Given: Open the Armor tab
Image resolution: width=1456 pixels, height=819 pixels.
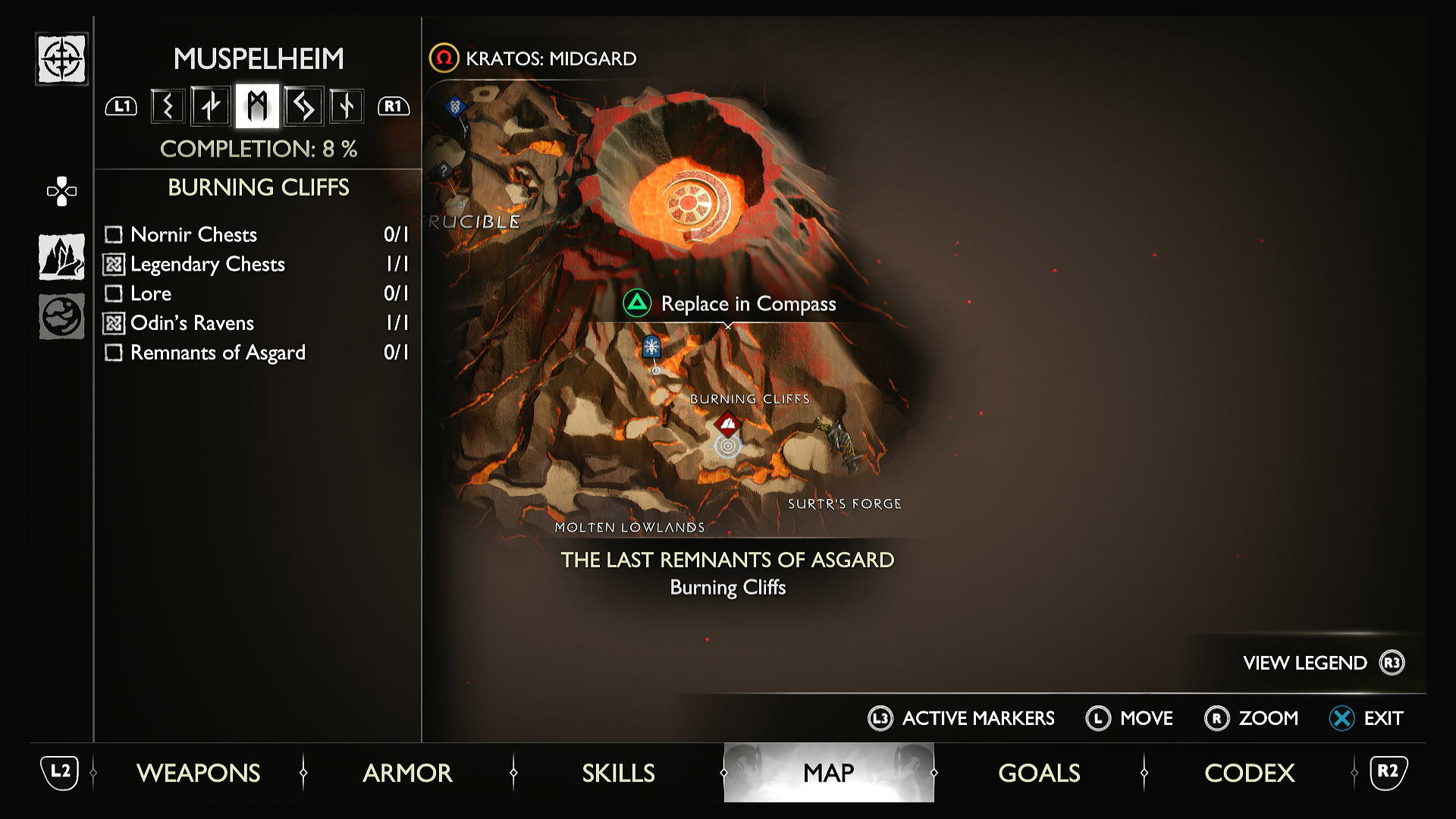Looking at the screenshot, I should point(407,773).
